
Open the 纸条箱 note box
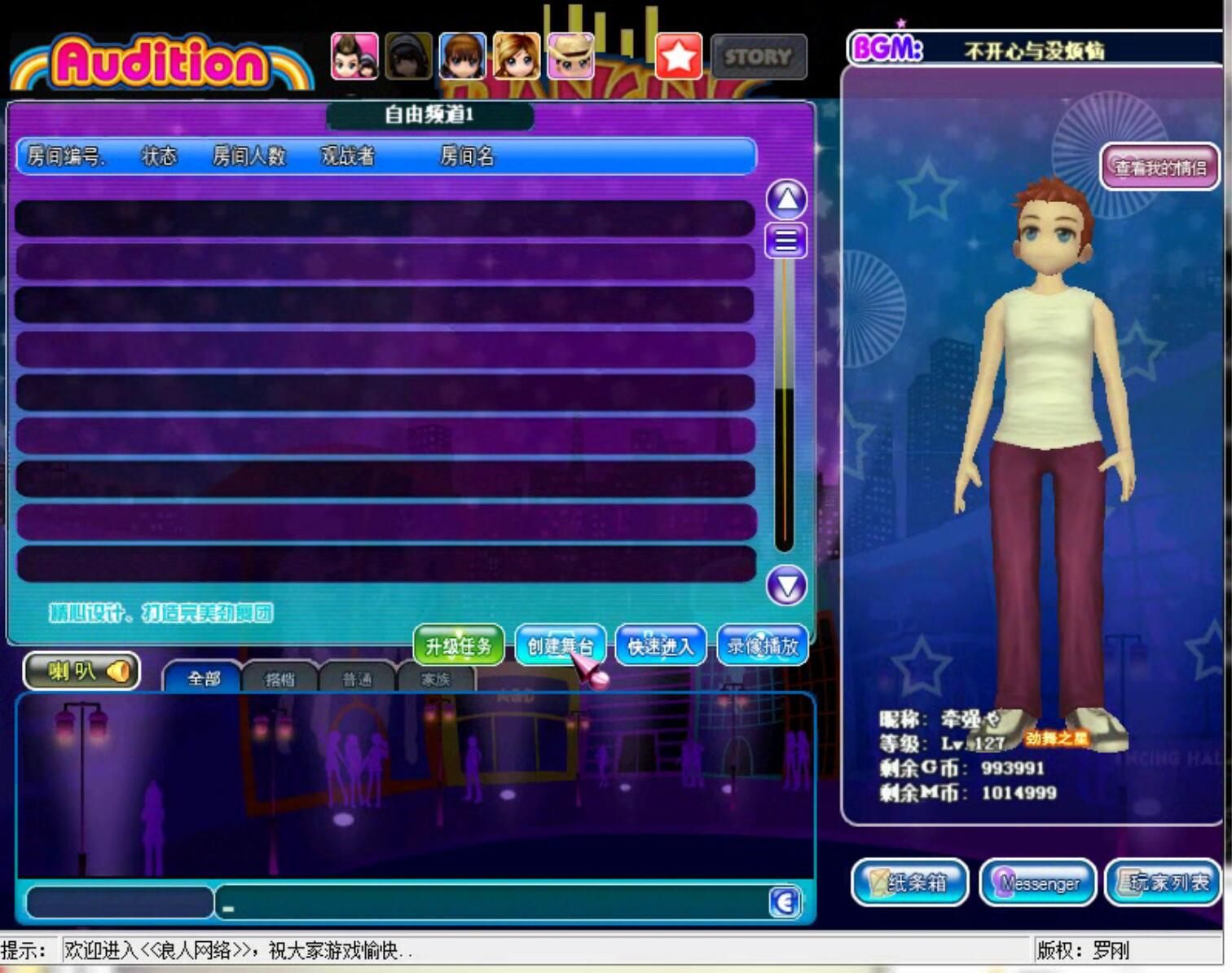click(x=909, y=883)
